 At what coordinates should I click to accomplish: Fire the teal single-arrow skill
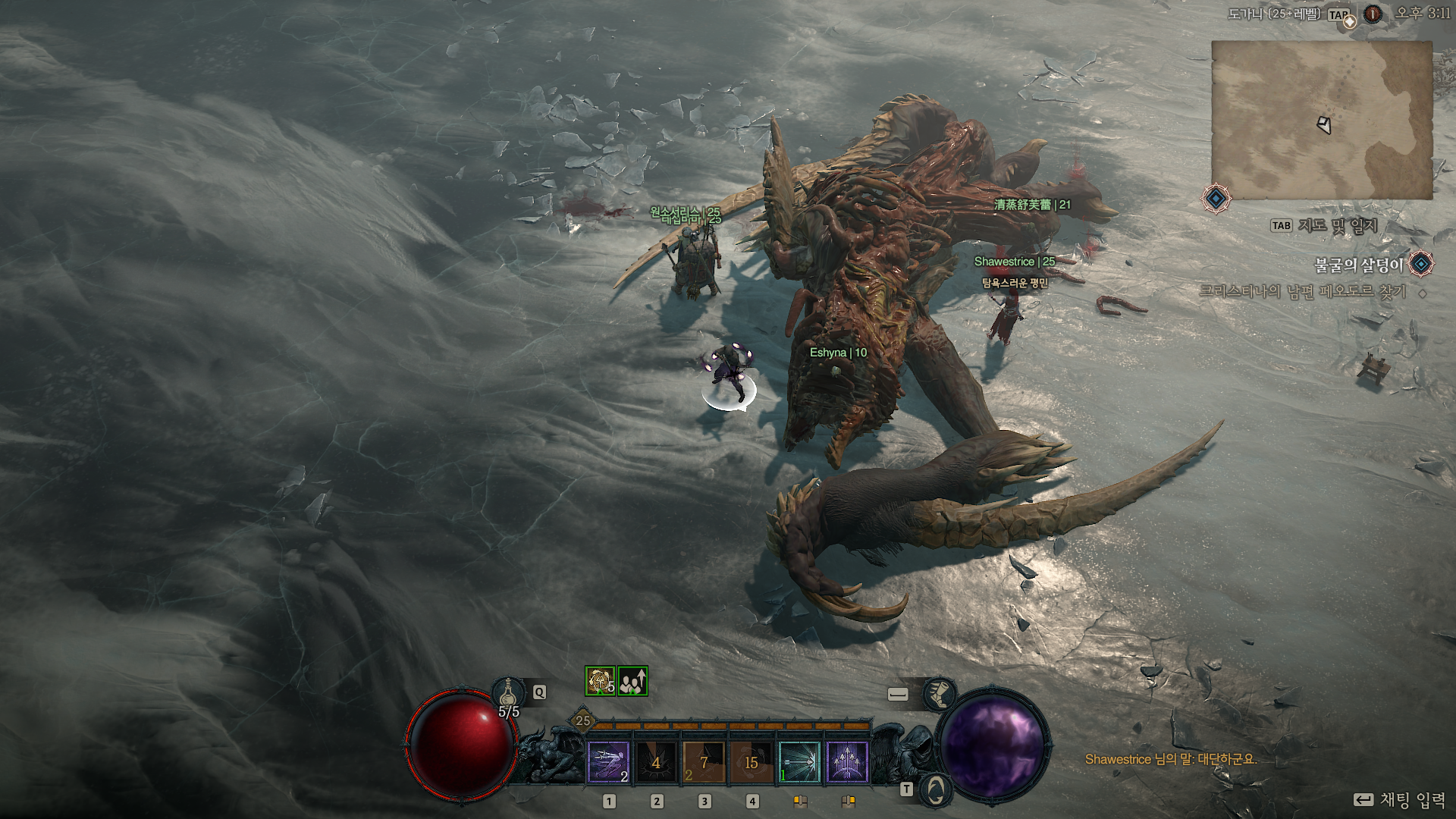pos(799,761)
